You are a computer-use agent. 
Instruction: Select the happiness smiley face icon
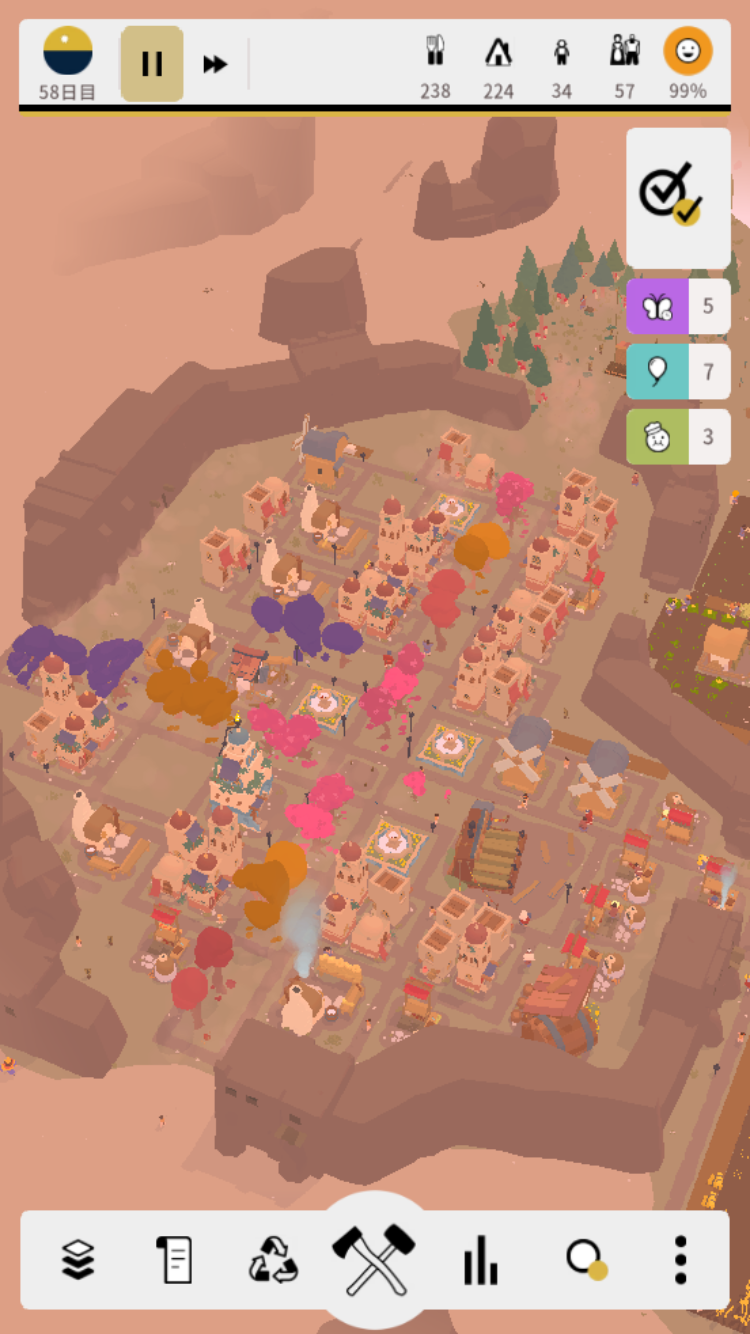coord(688,52)
